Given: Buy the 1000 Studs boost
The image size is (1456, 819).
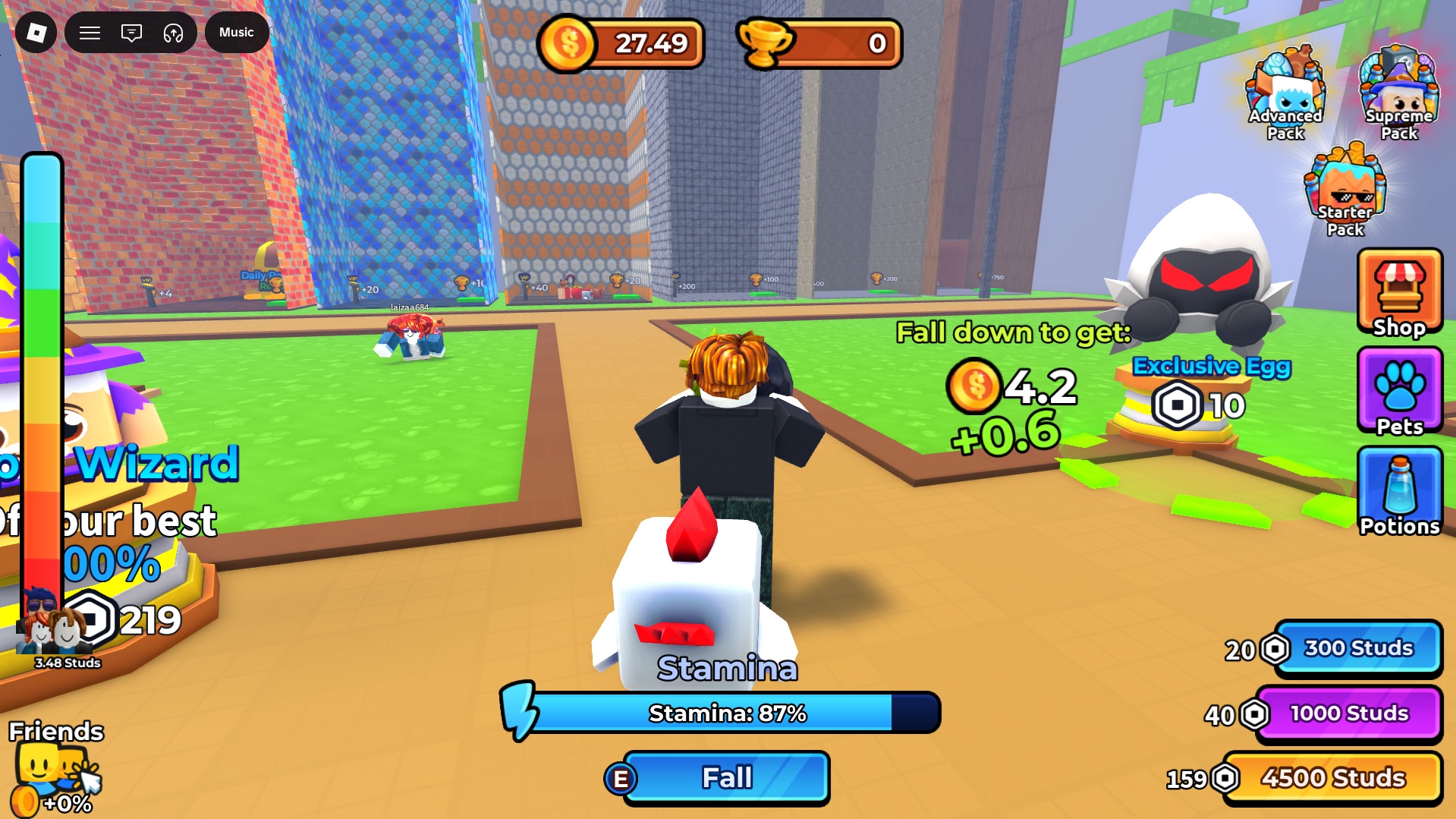Looking at the screenshot, I should (x=1349, y=713).
